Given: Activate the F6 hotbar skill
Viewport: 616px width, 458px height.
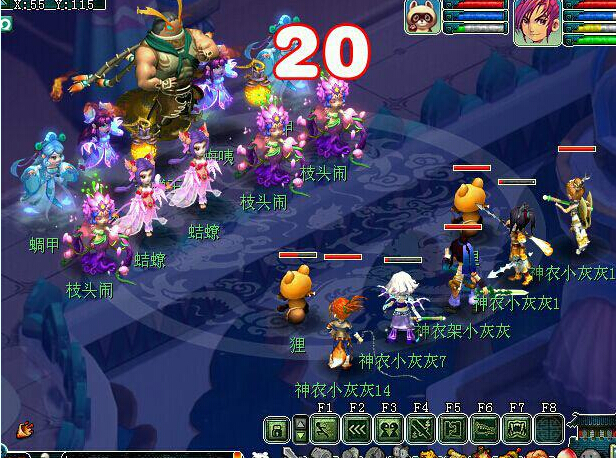Looking at the screenshot, I should pos(485,430).
